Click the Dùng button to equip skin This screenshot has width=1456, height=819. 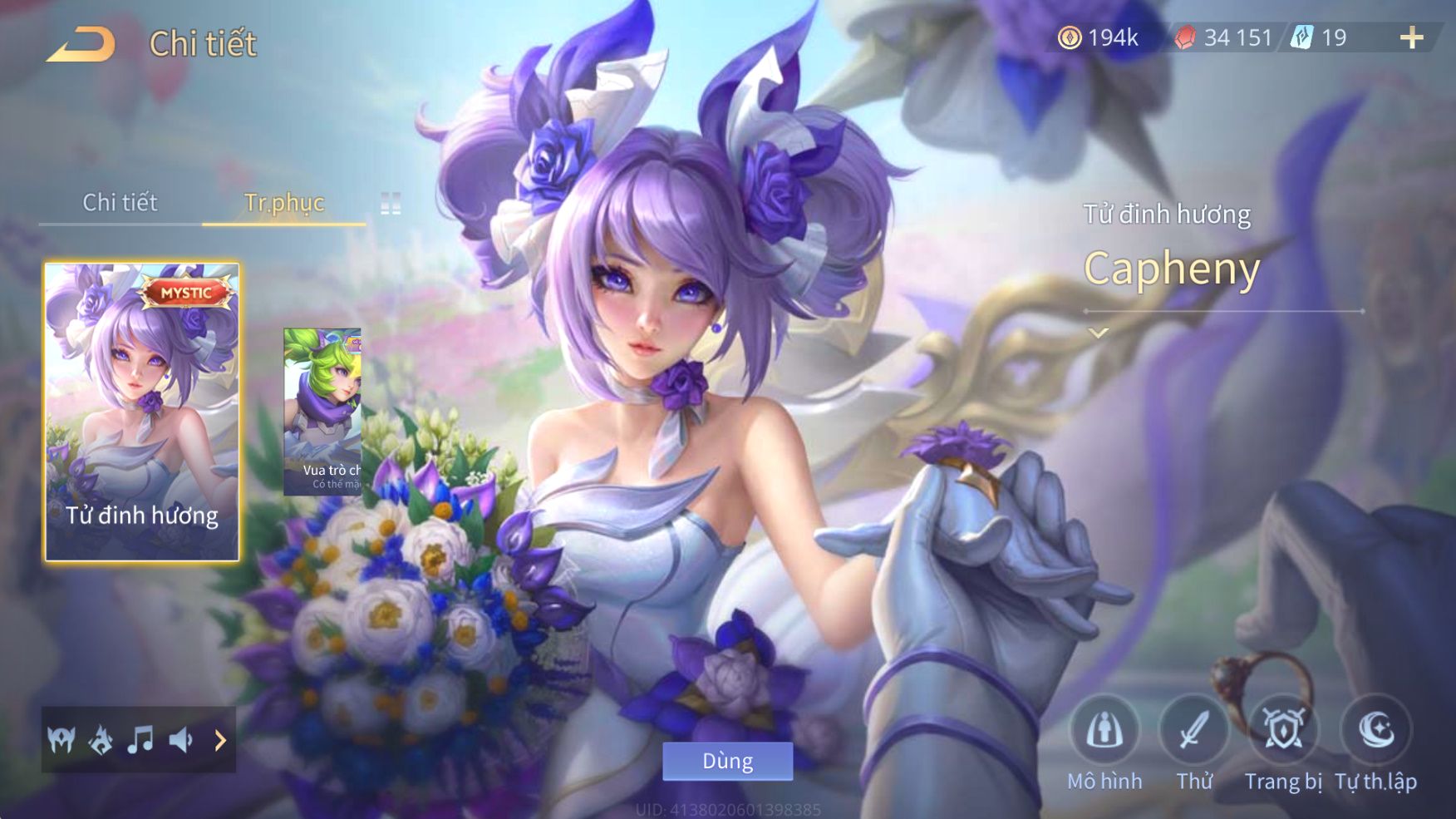[727, 761]
